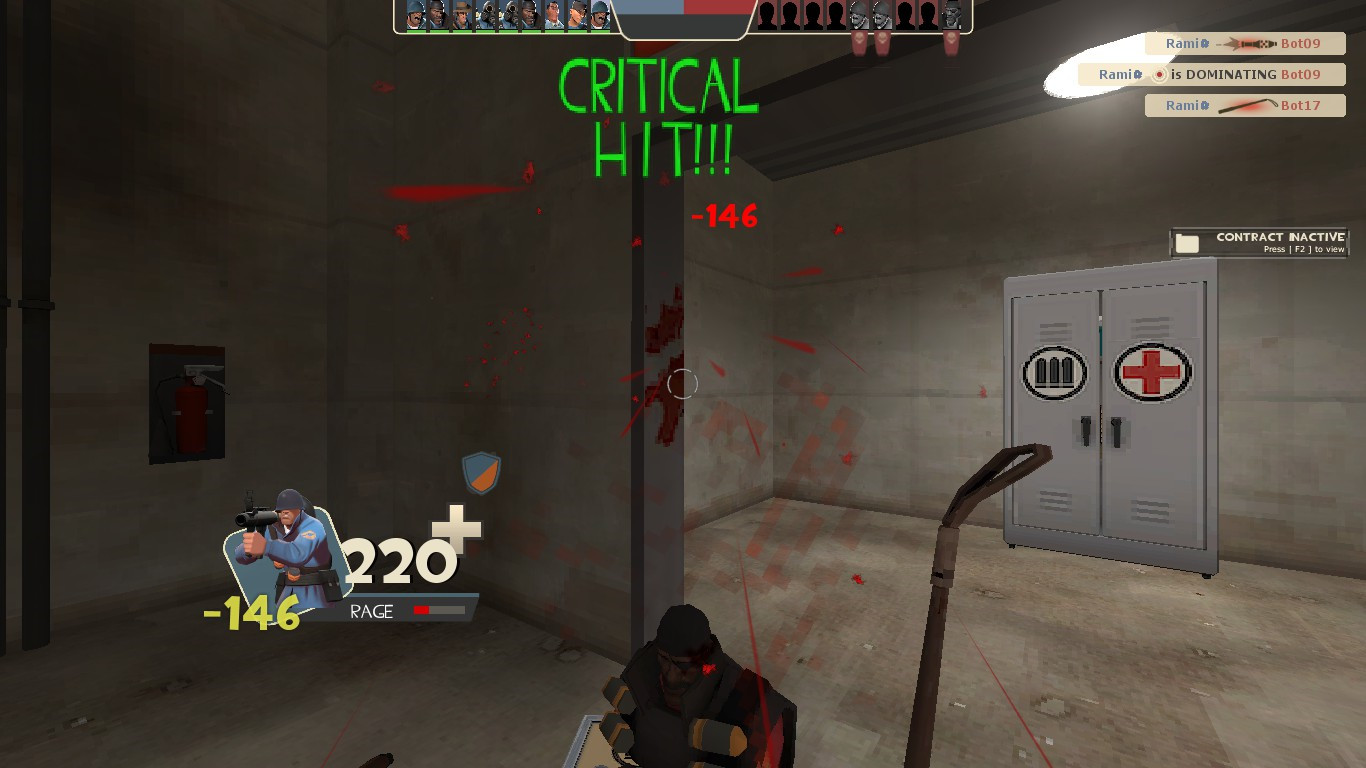Click the defense shield buff icon

coord(480,470)
